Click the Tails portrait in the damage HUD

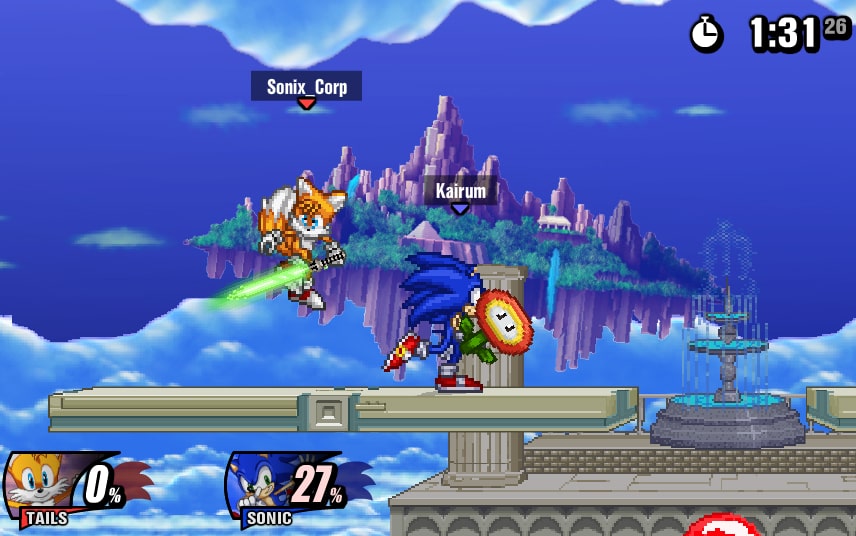tap(40, 482)
